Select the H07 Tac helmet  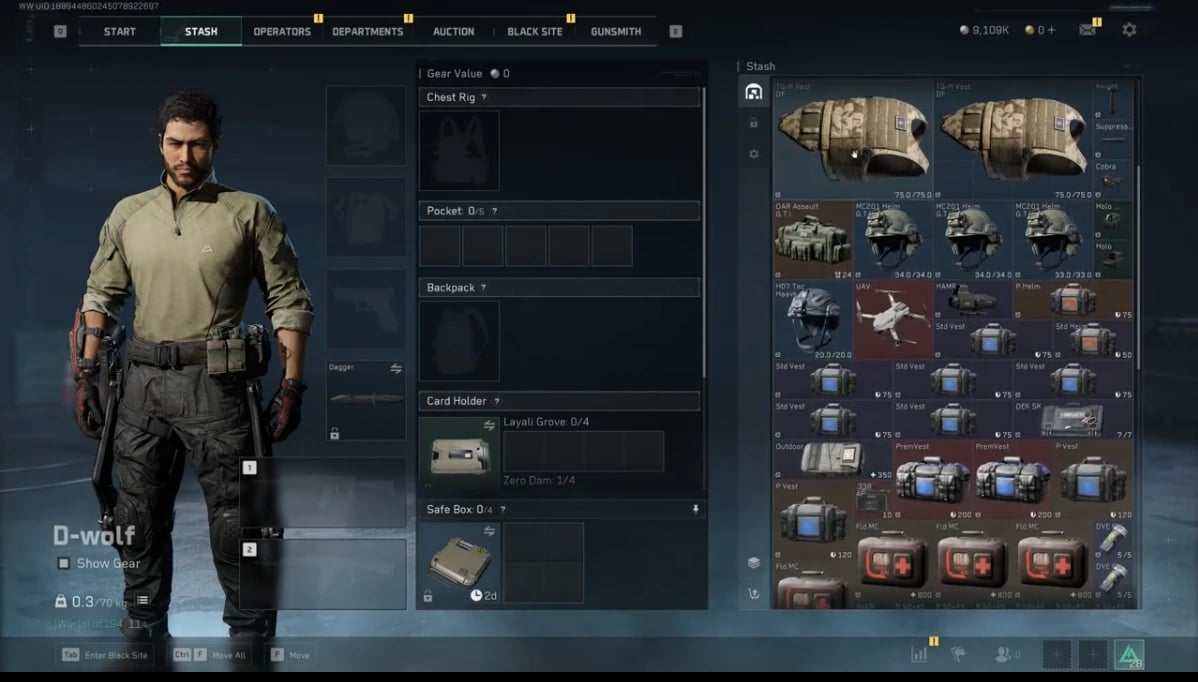click(812, 319)
